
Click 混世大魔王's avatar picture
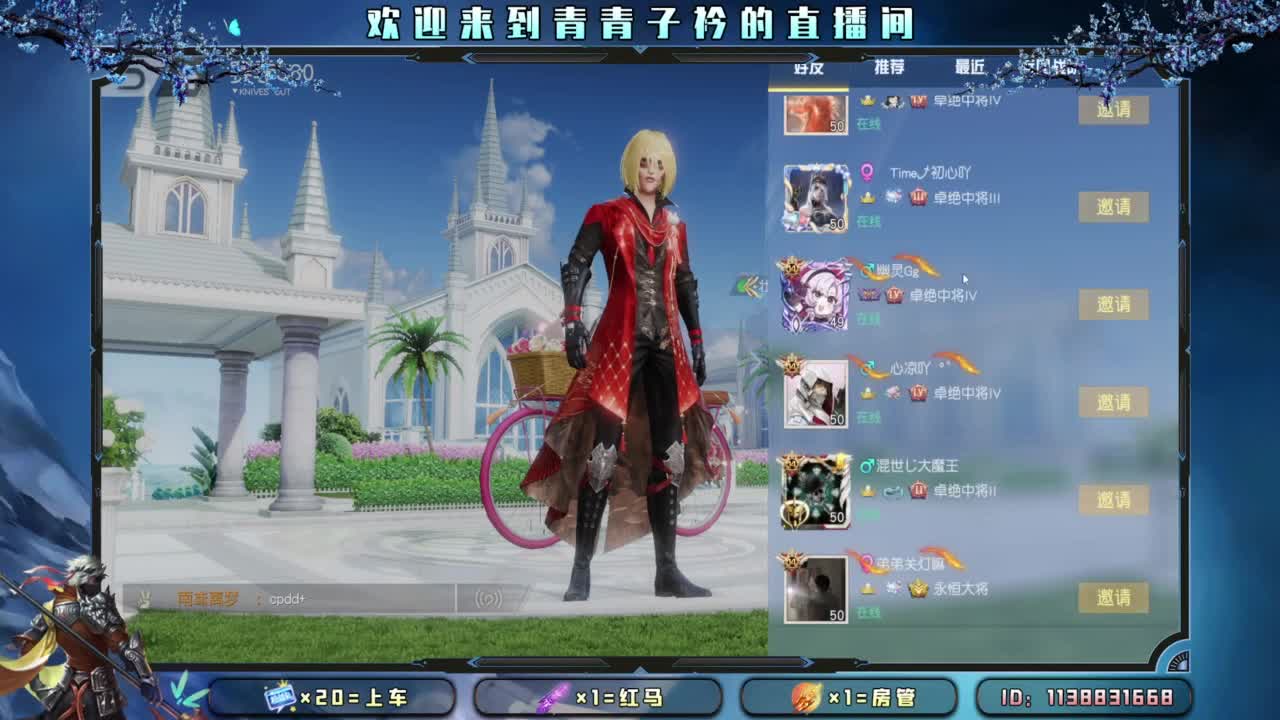coord(814,489)
